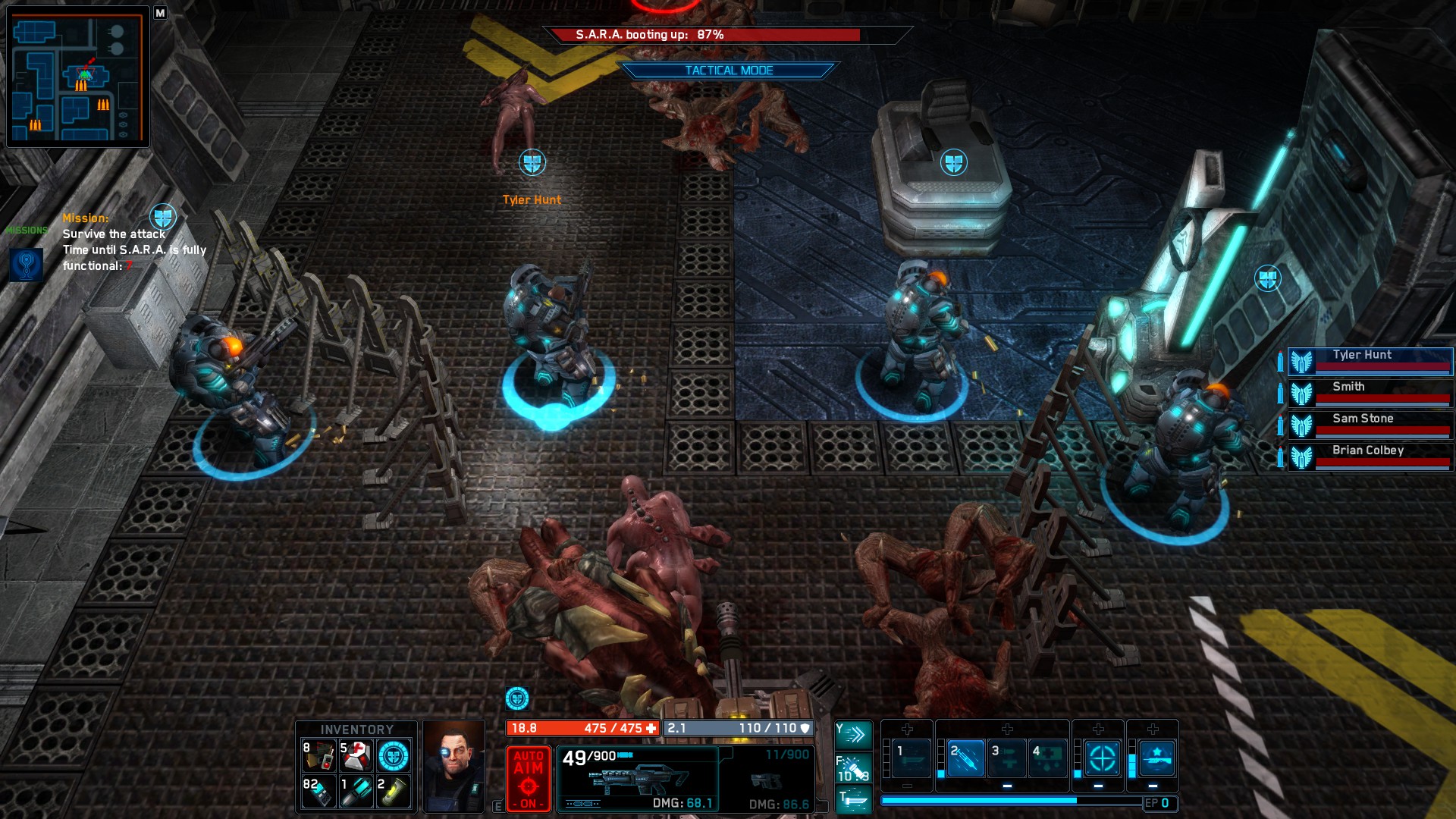
Task: Select the medkit inventory slot
Action: 356,755
